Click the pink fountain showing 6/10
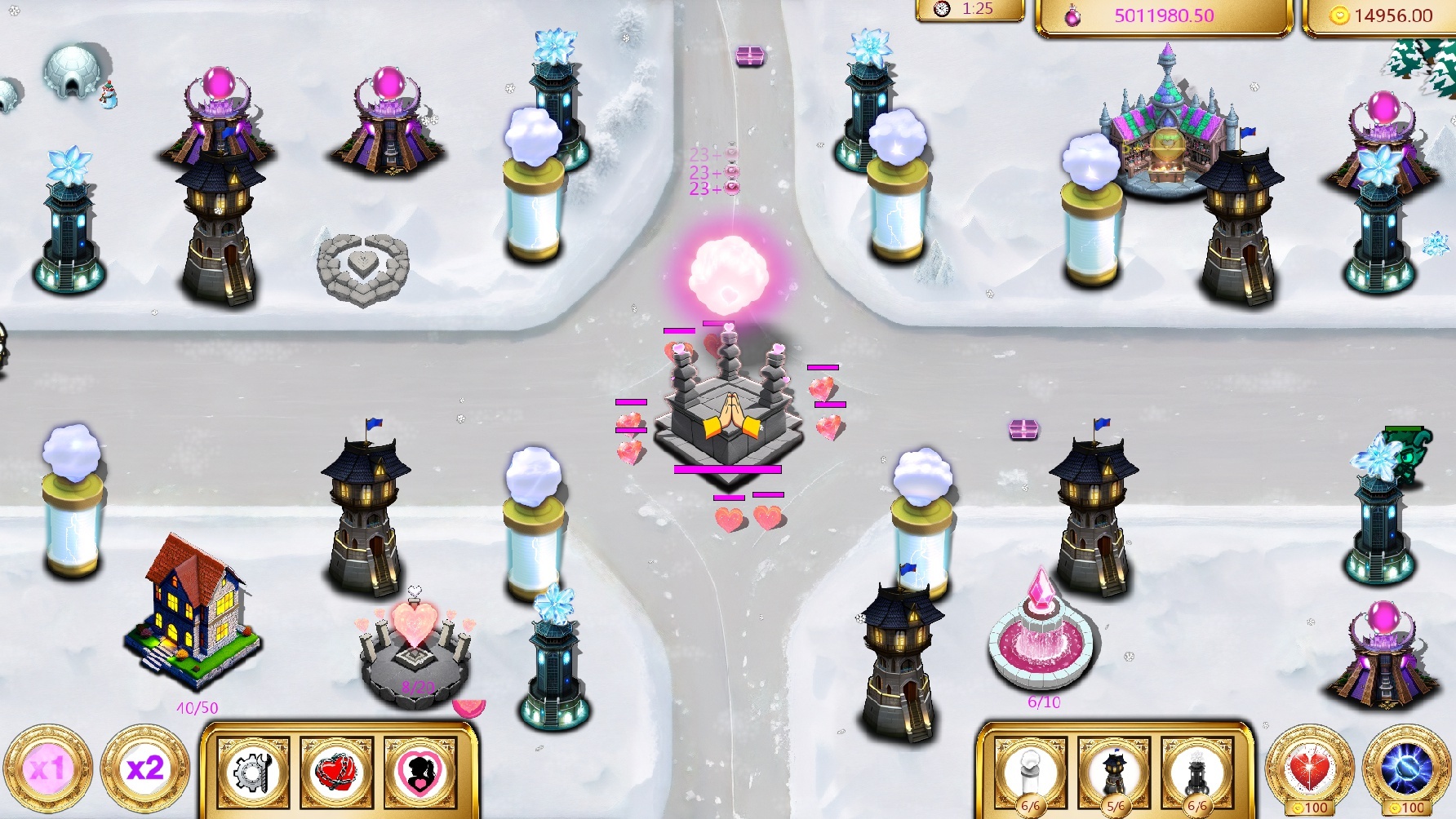 click(x=1041, y=644)
